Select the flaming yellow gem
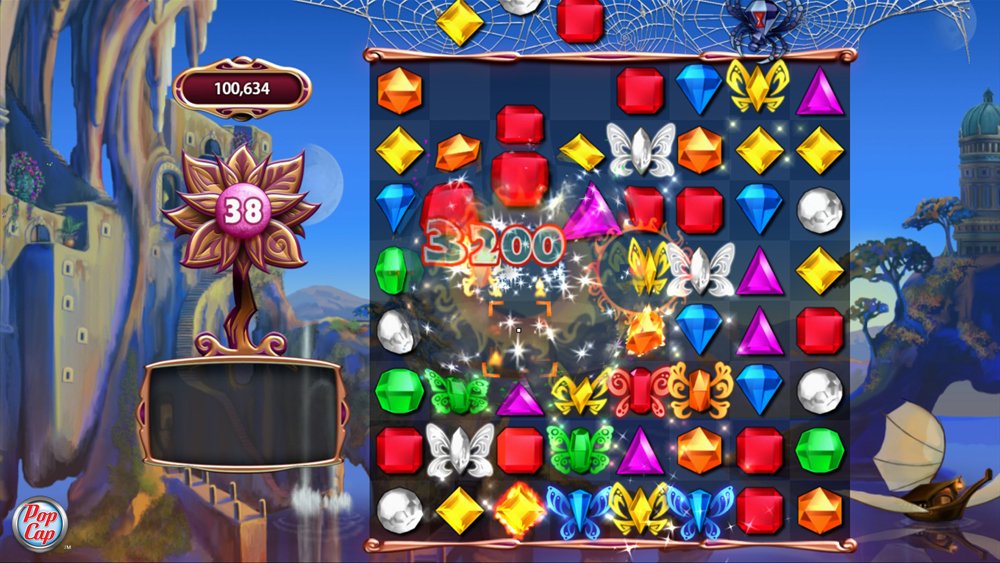This screenshot has width=1000, height=563. [x=520, y=508]
